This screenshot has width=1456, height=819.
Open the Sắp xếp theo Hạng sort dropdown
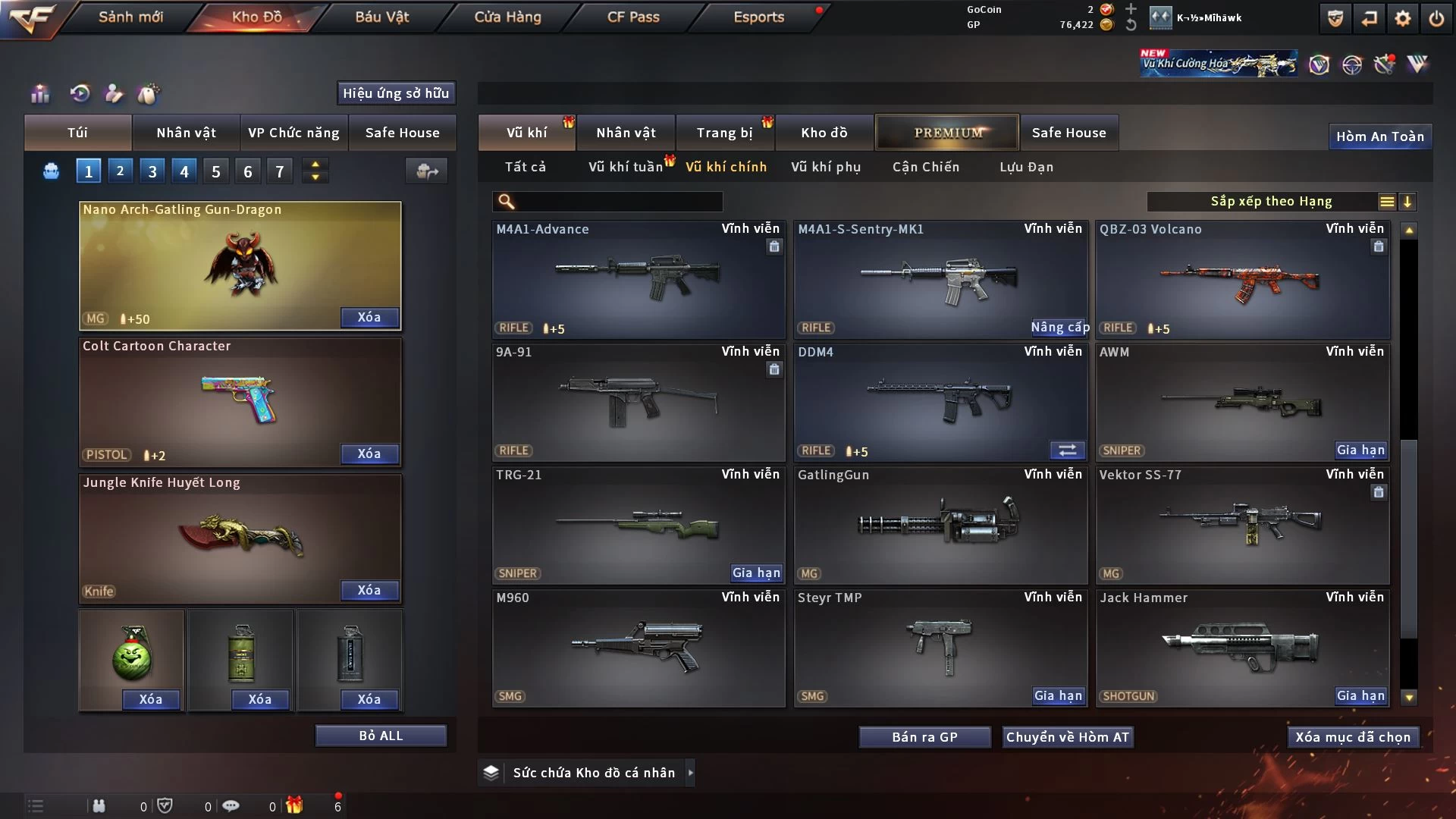point(1271,202)
